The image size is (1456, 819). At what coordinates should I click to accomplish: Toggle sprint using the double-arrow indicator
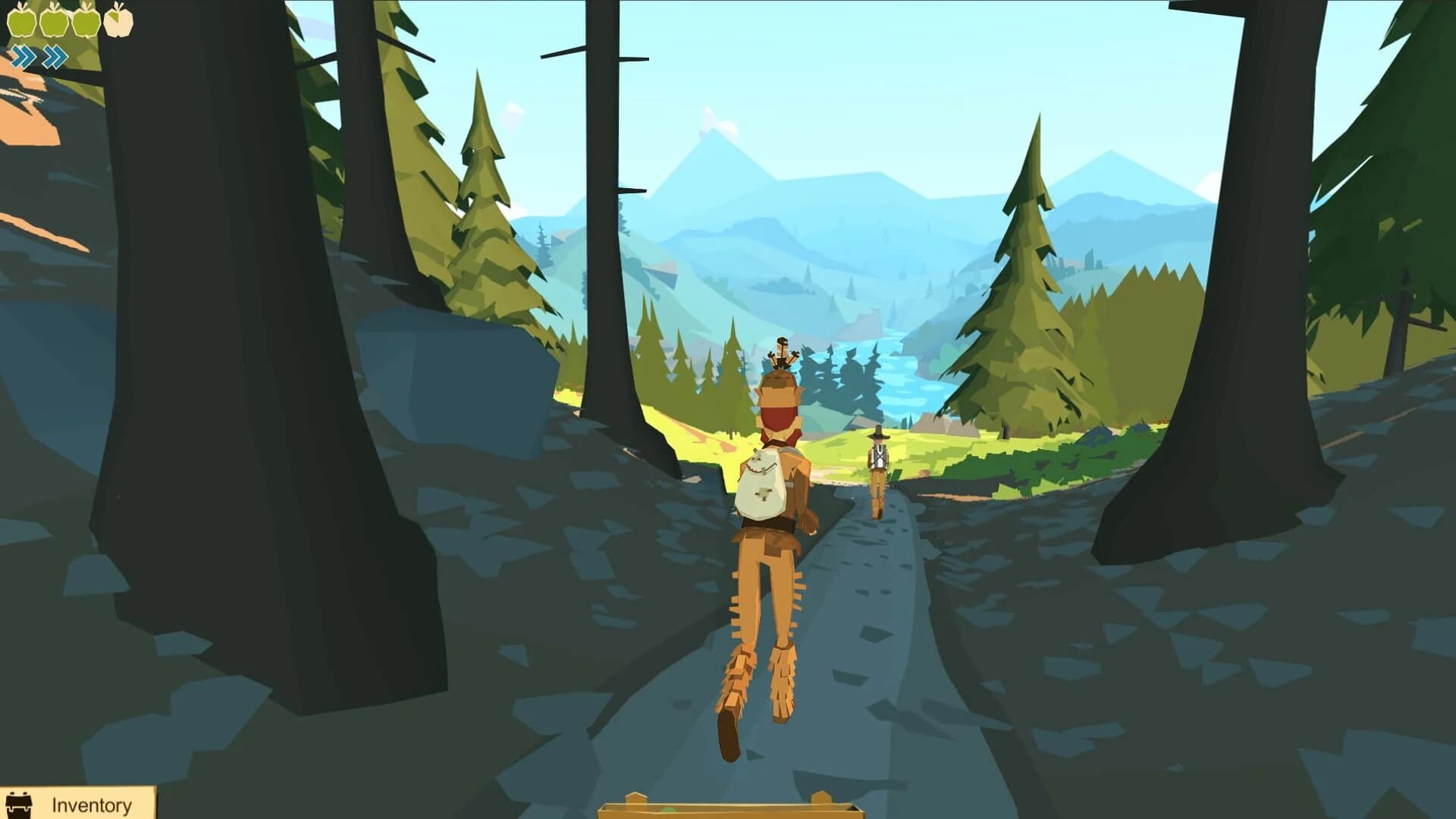point(53,55)
